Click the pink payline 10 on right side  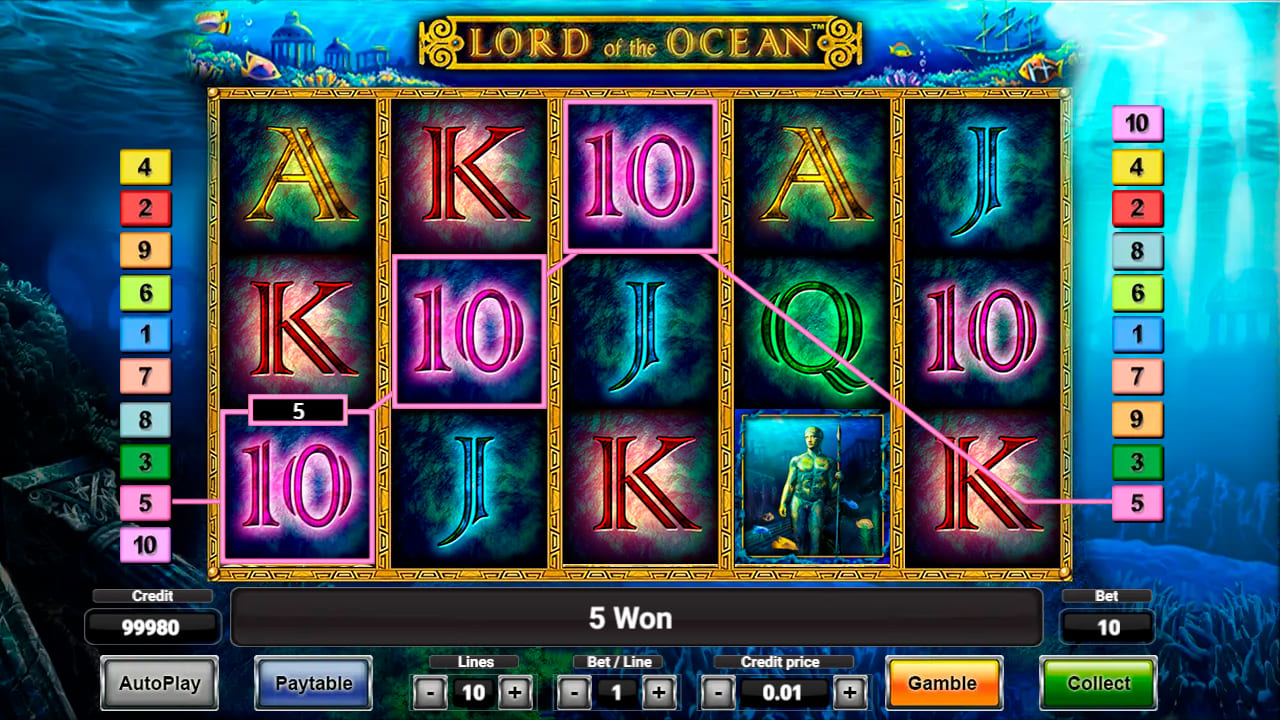click(1138, 124)
